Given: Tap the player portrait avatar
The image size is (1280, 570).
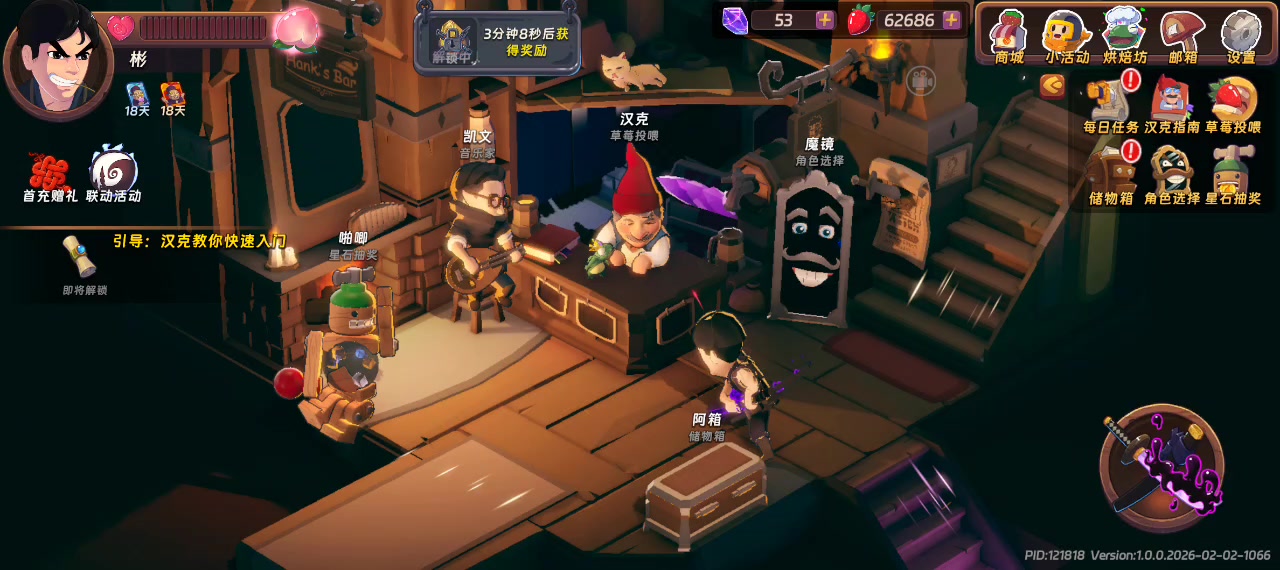Looking at the screenshot, I should click(58, 58).
